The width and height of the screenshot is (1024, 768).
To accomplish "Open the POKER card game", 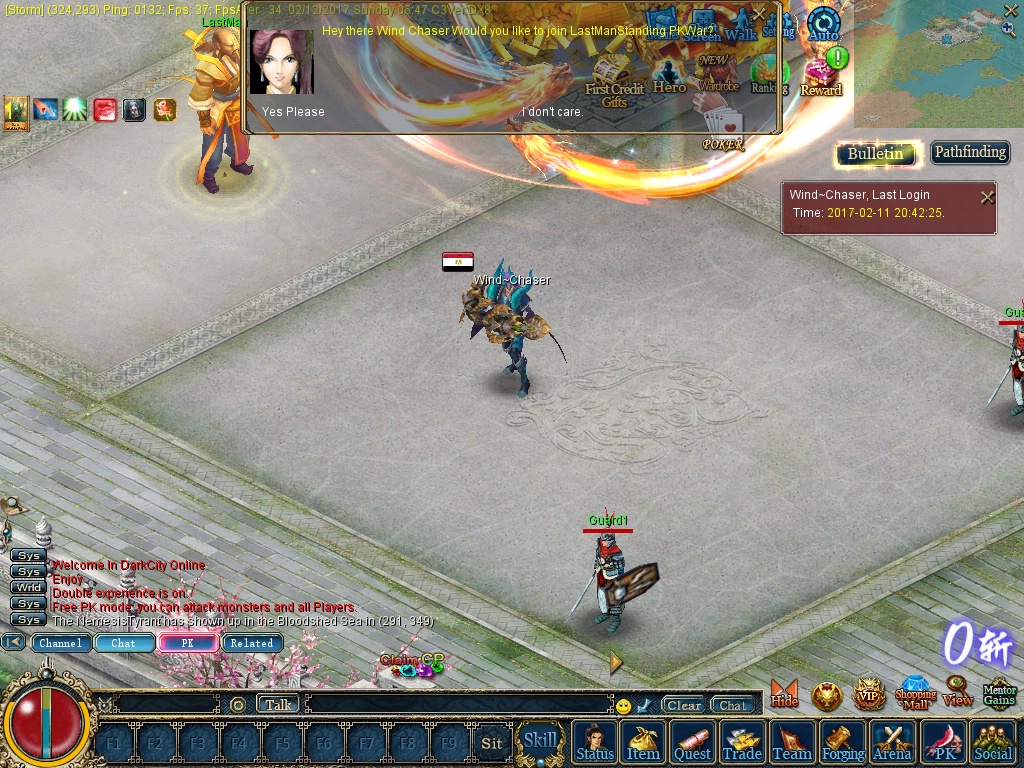I will click(x=723, y=130).
